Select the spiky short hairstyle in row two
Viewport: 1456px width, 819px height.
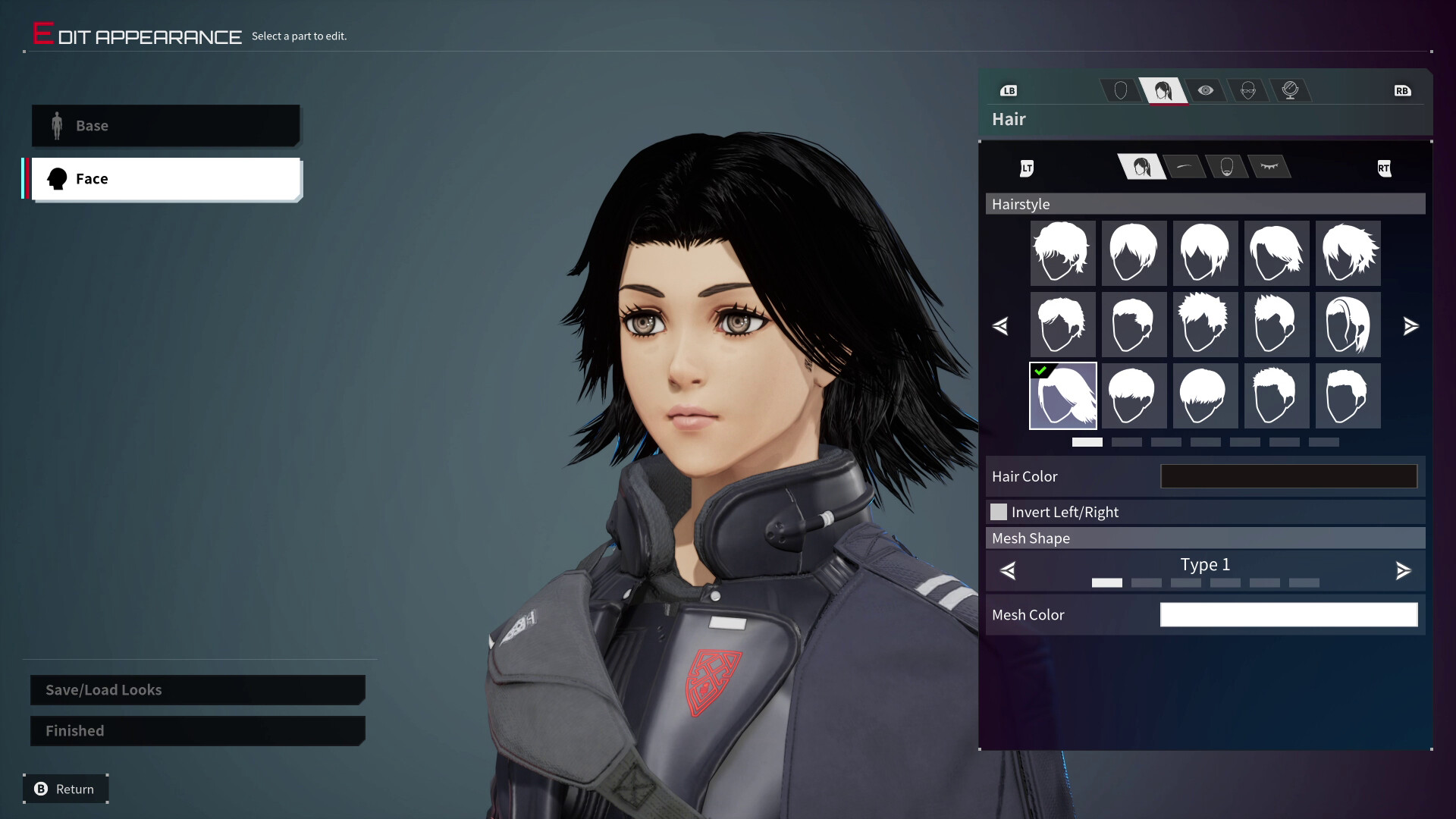click(1205, 325)
